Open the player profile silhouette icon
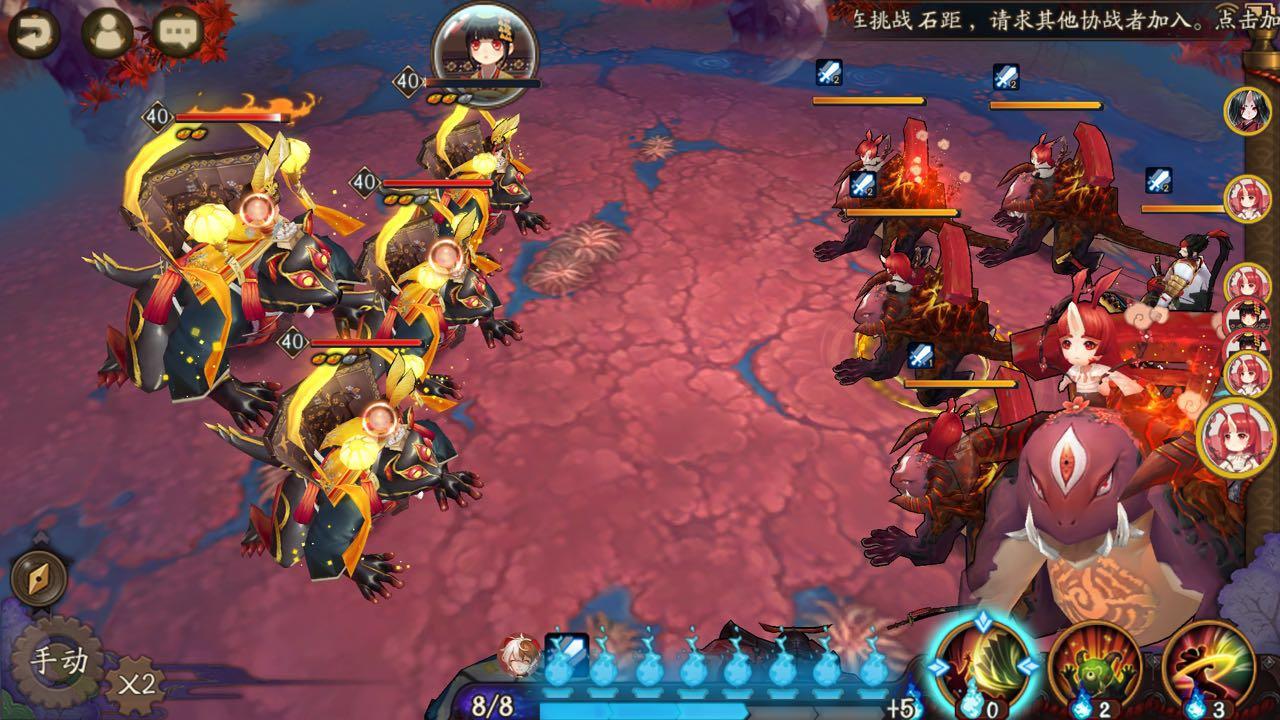 [107, 34]
